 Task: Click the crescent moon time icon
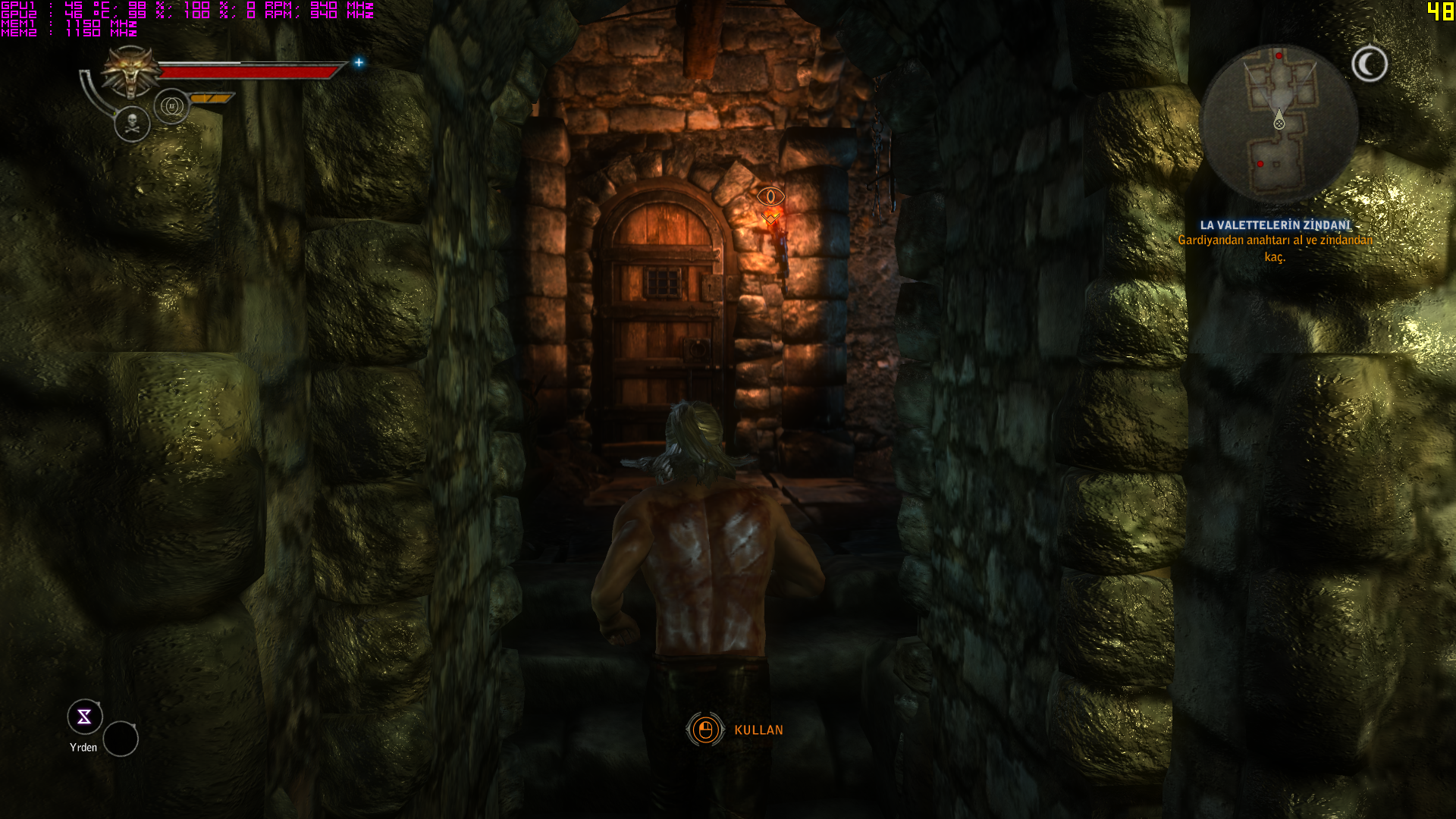click(x=1370, y=64)
